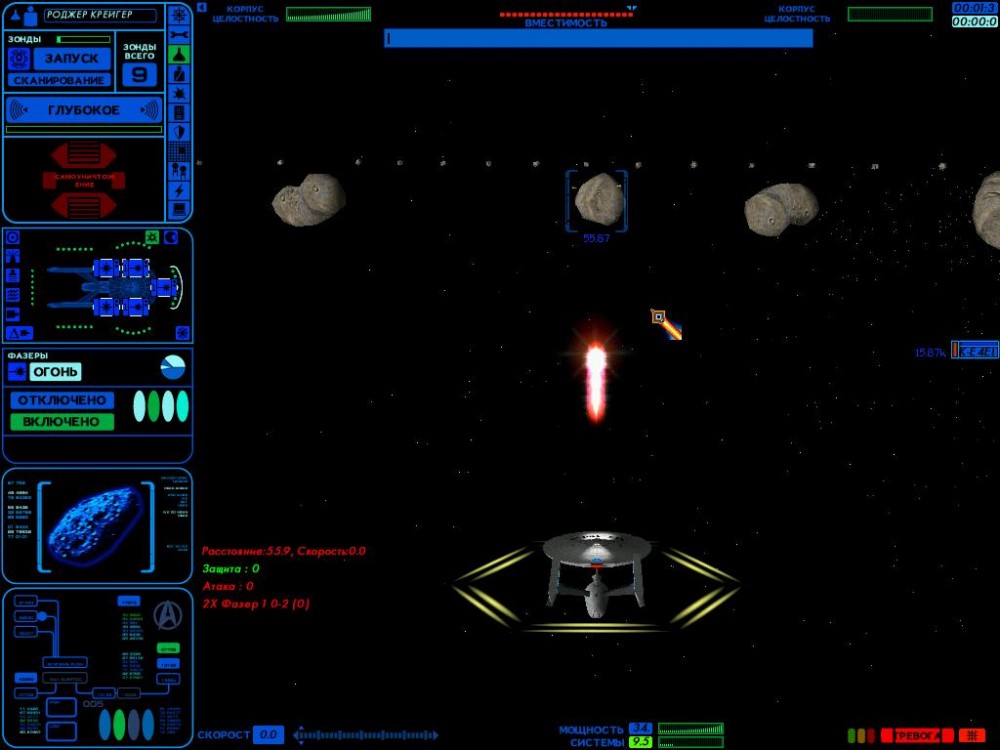Image resolution: width=1000 pixels, height=750 pixels.
Task: Set phasers to ОТКЛЮЧЕНО
Action: [x=62, y=400]
